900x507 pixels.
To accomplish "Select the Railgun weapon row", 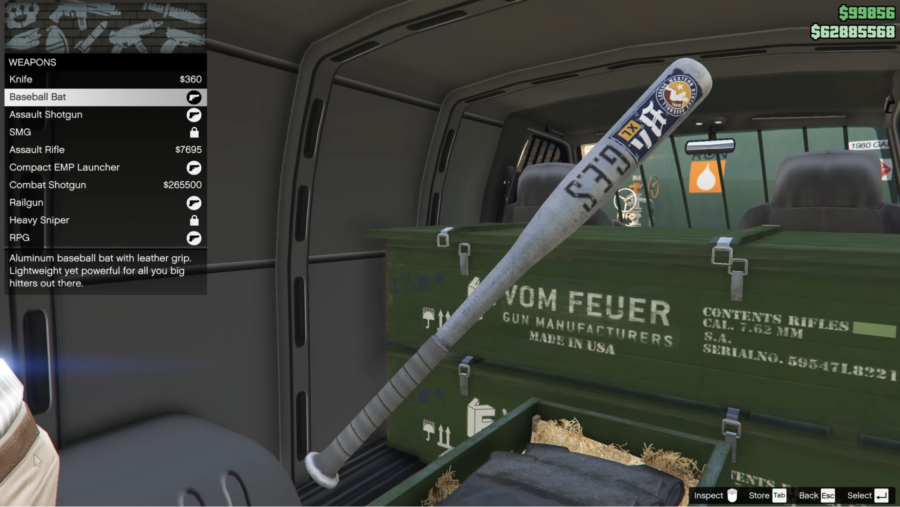I will coord(105,203).
